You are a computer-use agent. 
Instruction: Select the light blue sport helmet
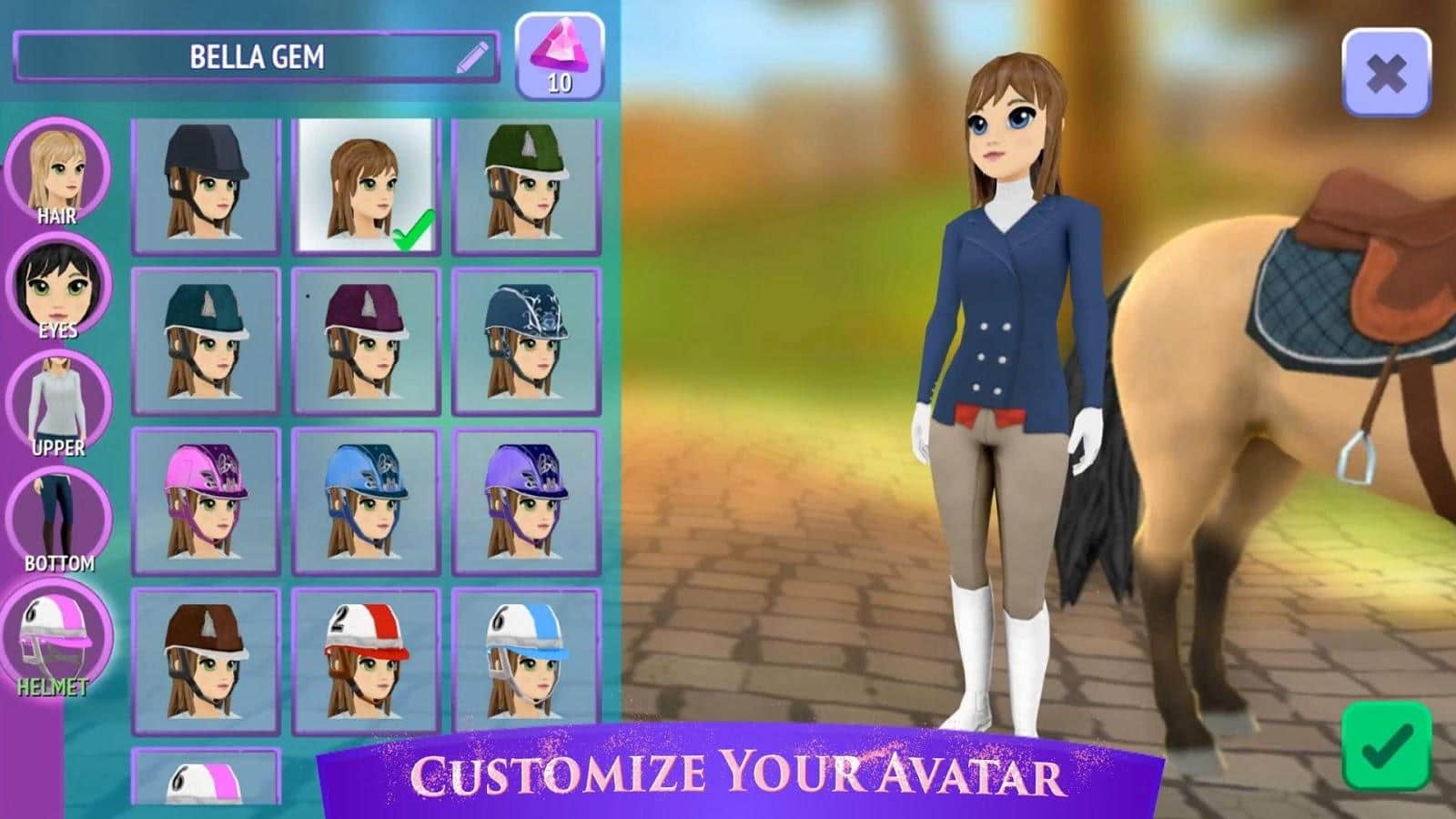coord(365,501)
